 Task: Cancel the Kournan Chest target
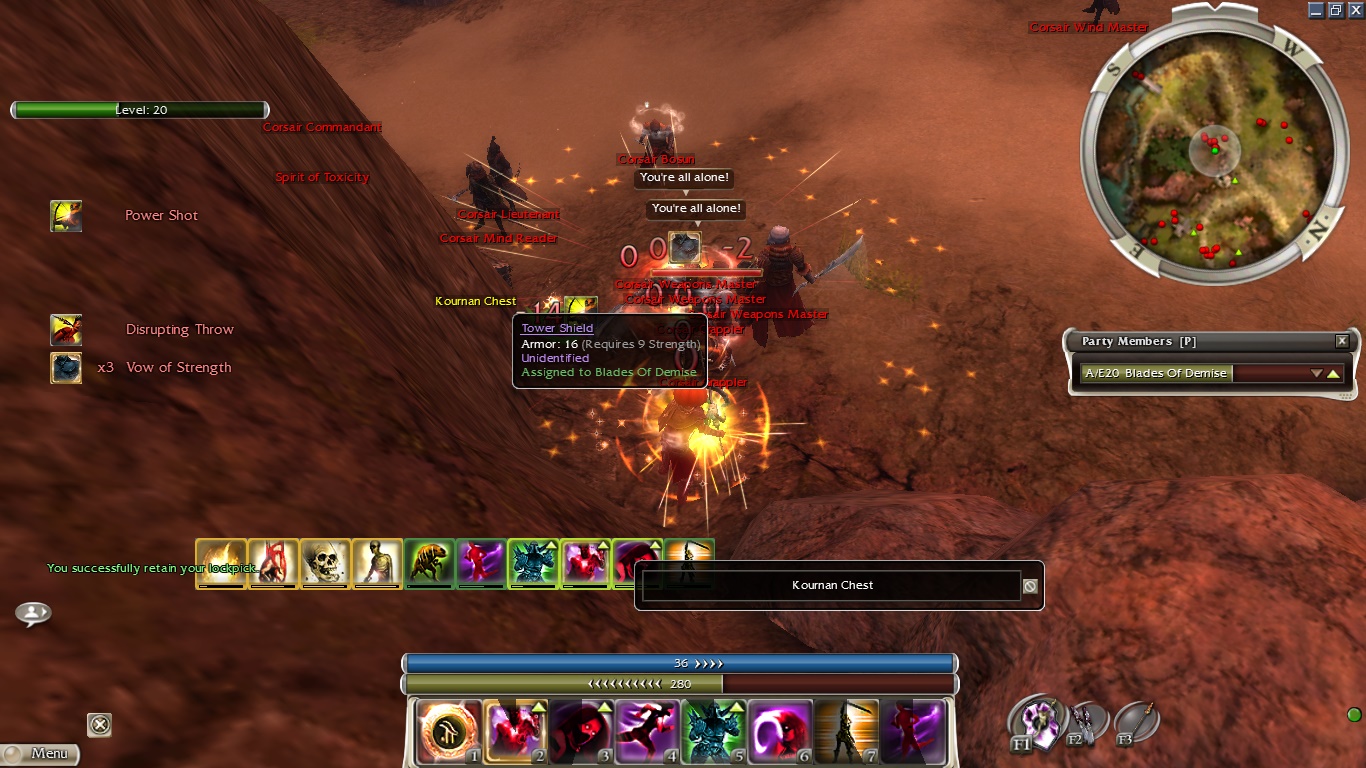pos(1030,586)
